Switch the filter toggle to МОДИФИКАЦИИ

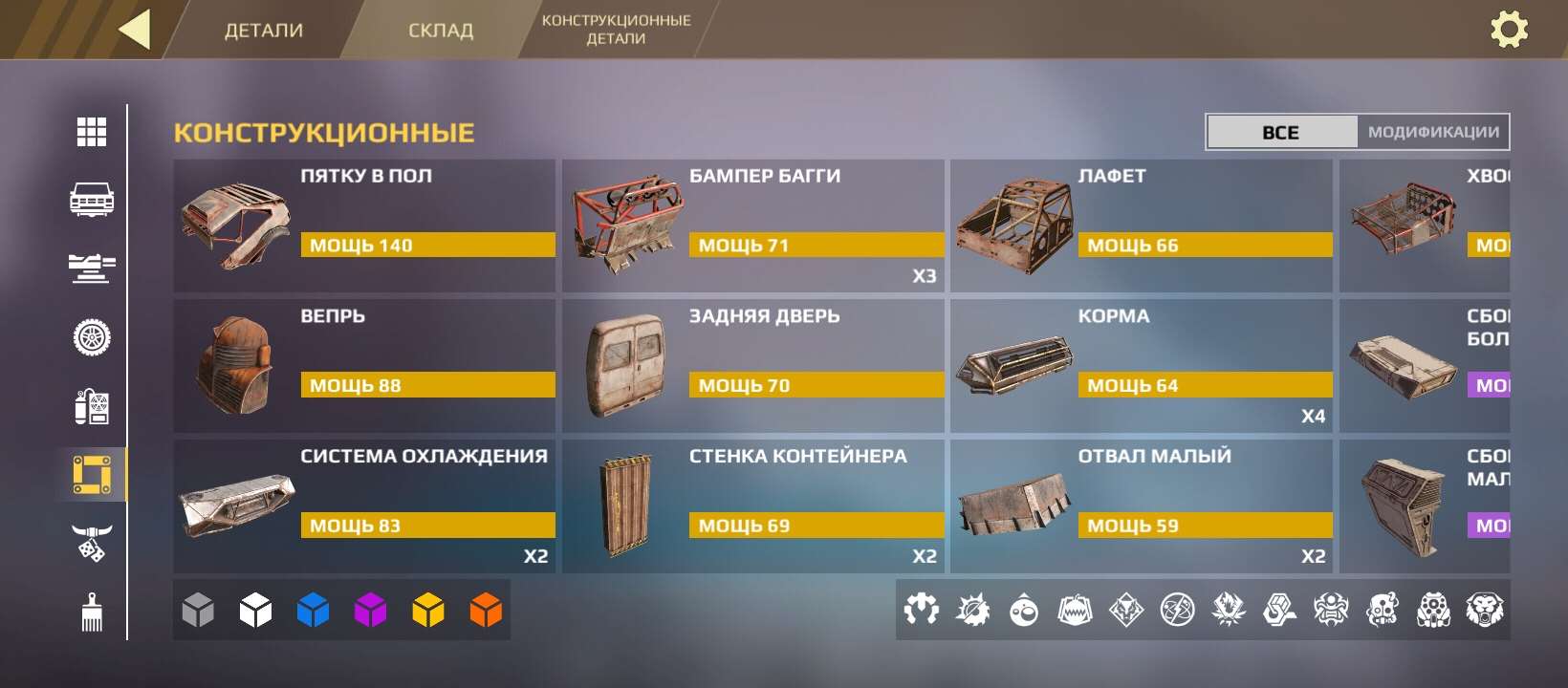point(1432,131)
